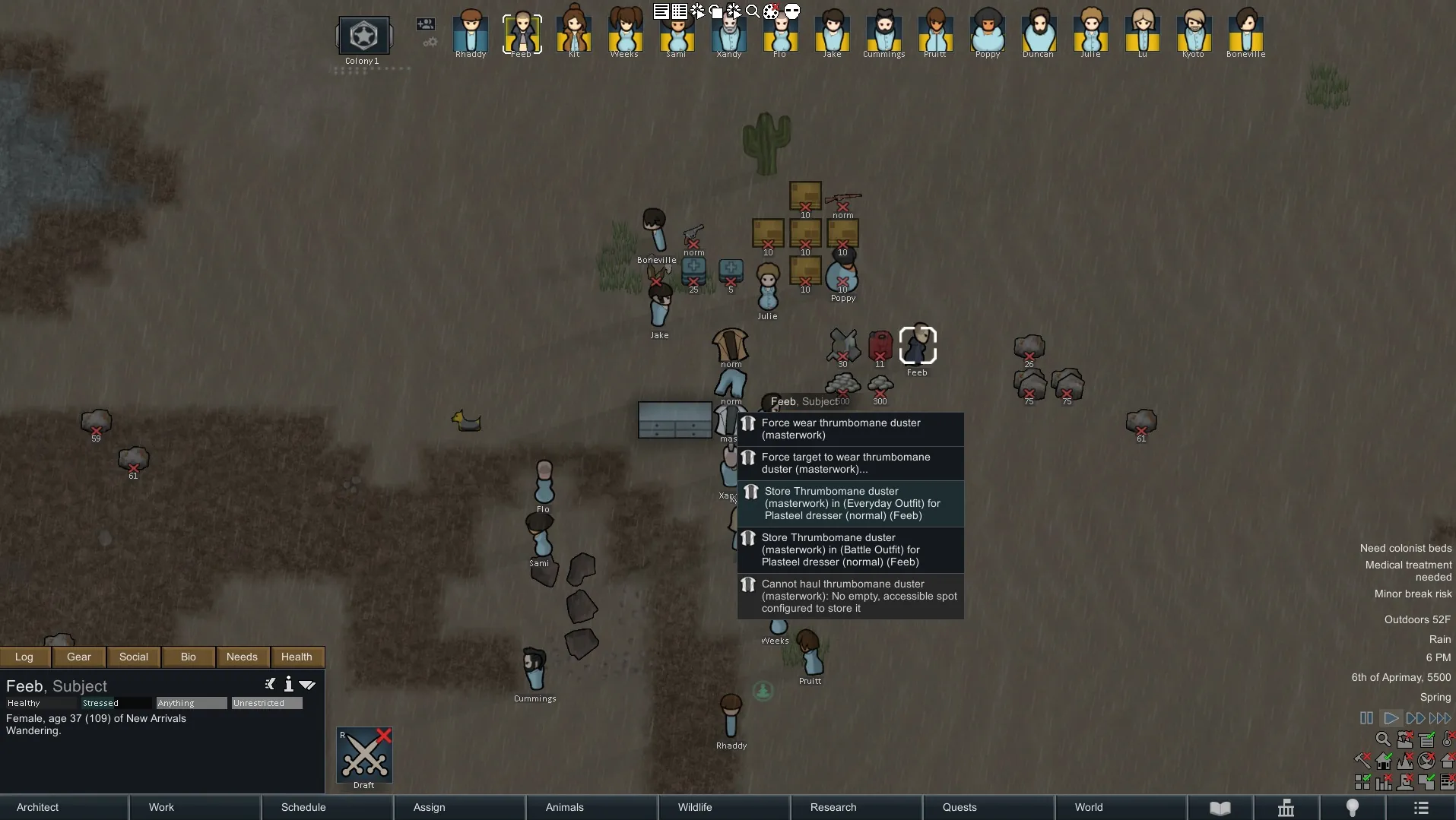Image resolution: width=1456 pixels, height=820 pixels.
Task: Select Boneville's portrait in colonist bar
Action: click(x=1245, y=33)
